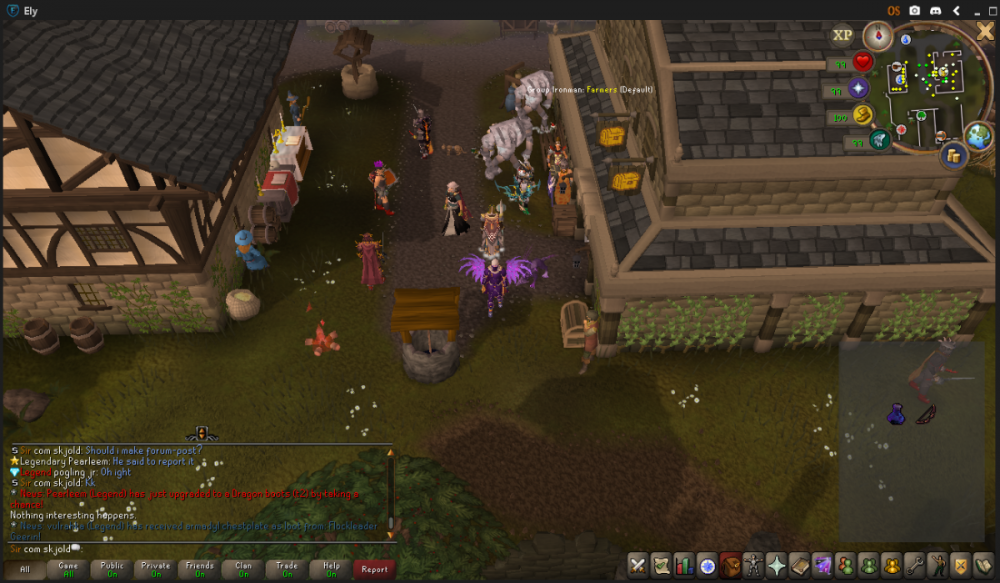This screenshot has width=1000, height=583.
Task: Open the wrench settings tab
Action: tap(914, 565)
